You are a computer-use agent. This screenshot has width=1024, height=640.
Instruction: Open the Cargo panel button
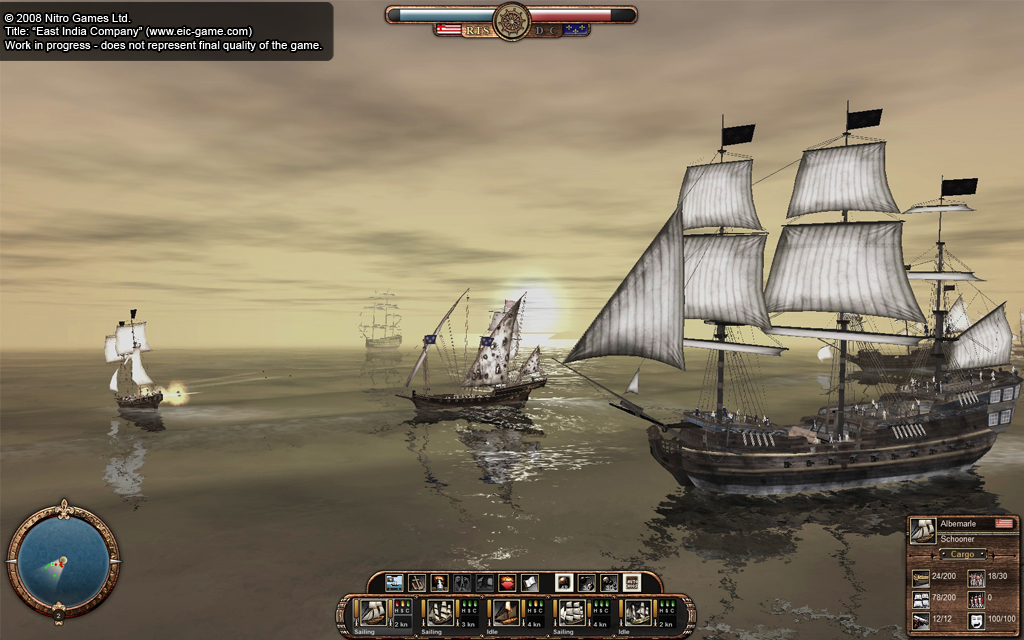pos(962,554)
